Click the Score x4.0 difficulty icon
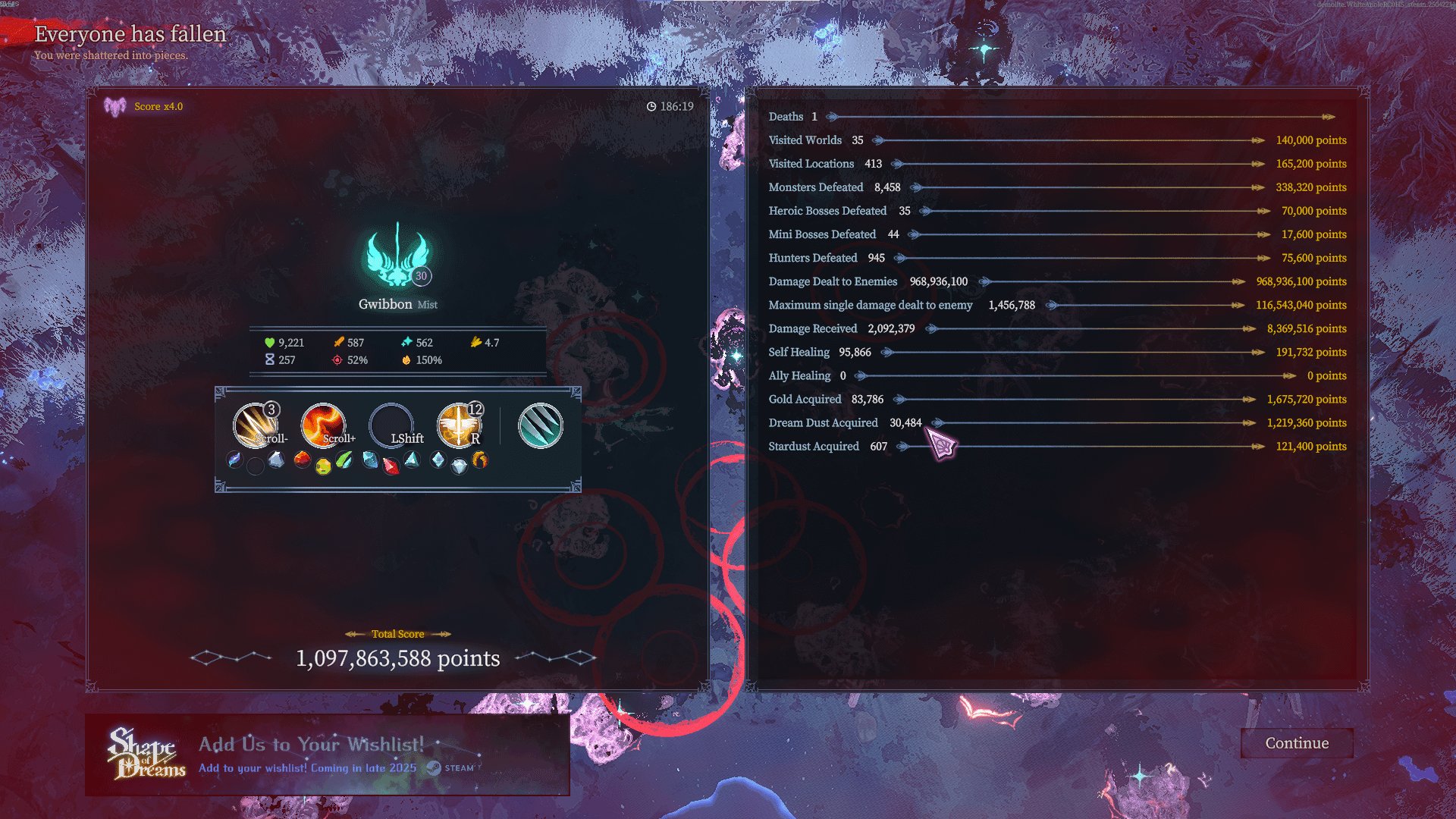The image size is (1456, 819). pyautogui.click(x=115, y=107)
